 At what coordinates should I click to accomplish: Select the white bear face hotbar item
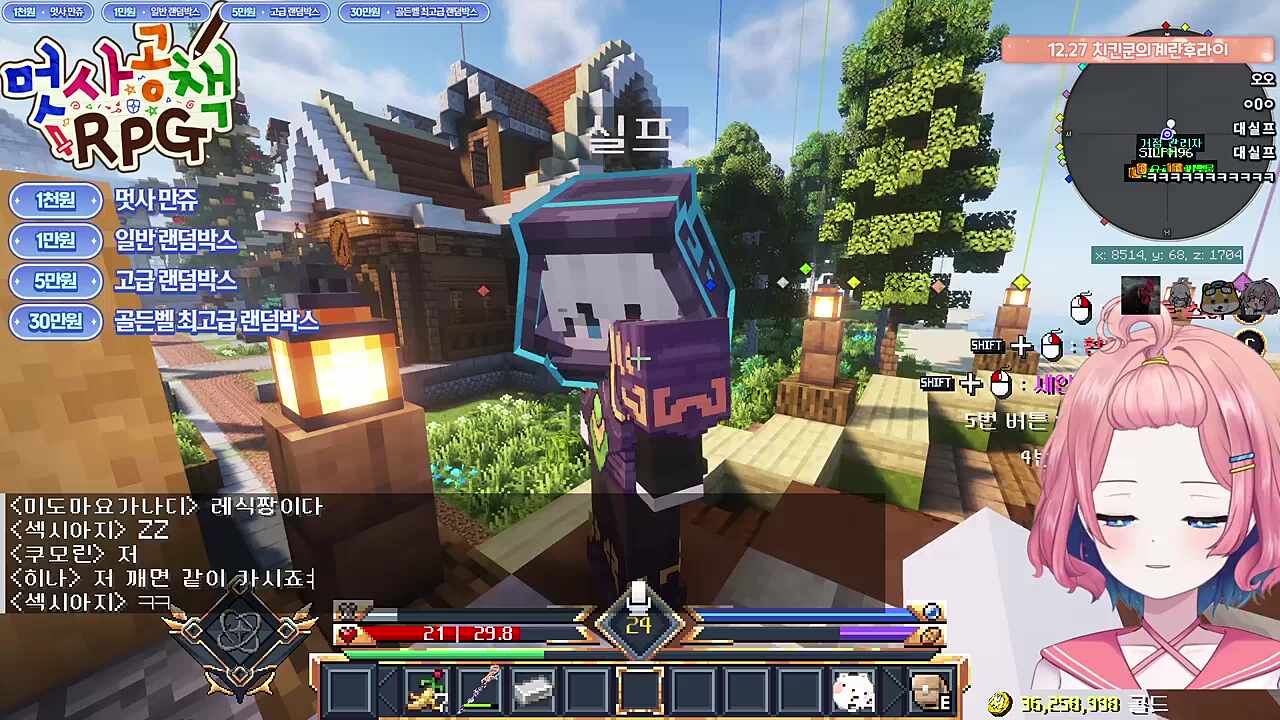(853, 690)
